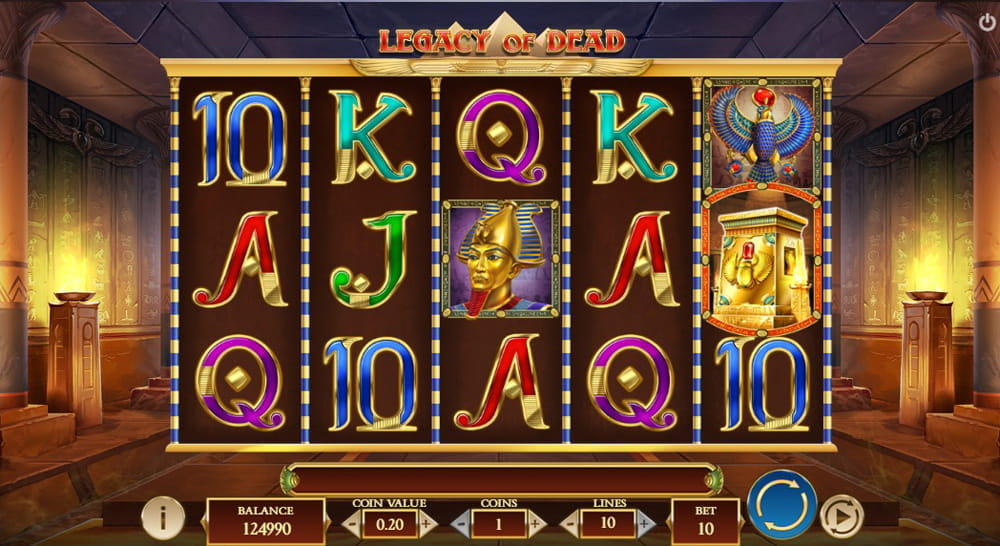Spin the reels with the blue button

click(782, 505)
